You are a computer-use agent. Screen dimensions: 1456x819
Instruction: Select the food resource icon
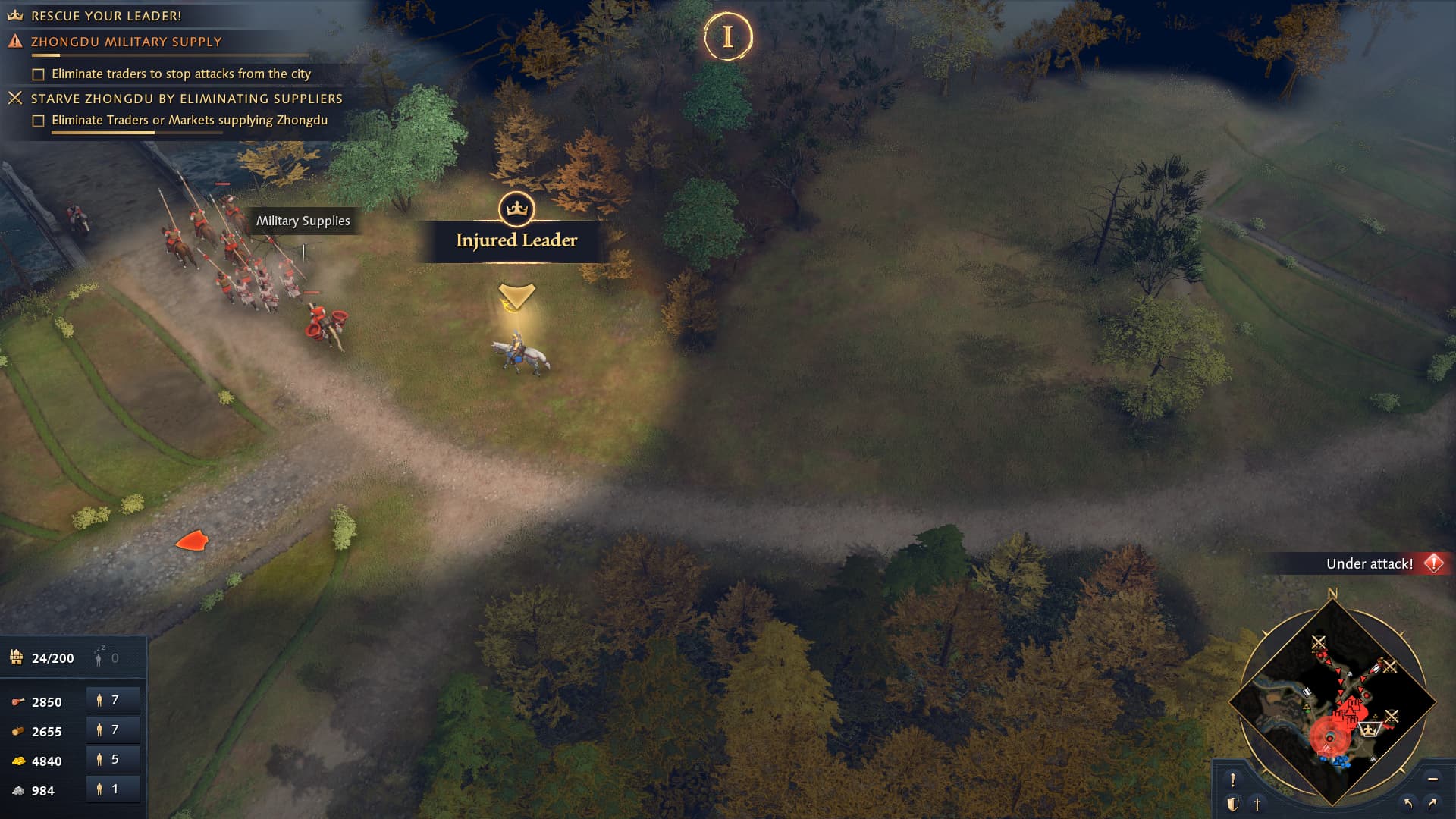coord(17,701)
